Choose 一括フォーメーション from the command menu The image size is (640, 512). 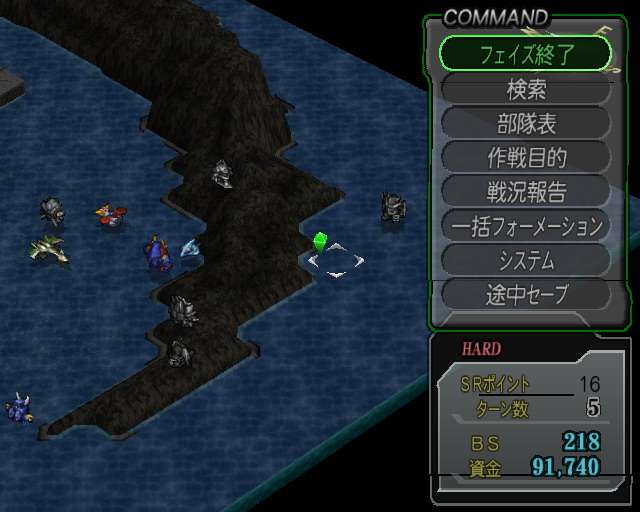pyautogui.click(x=525, y=226)
